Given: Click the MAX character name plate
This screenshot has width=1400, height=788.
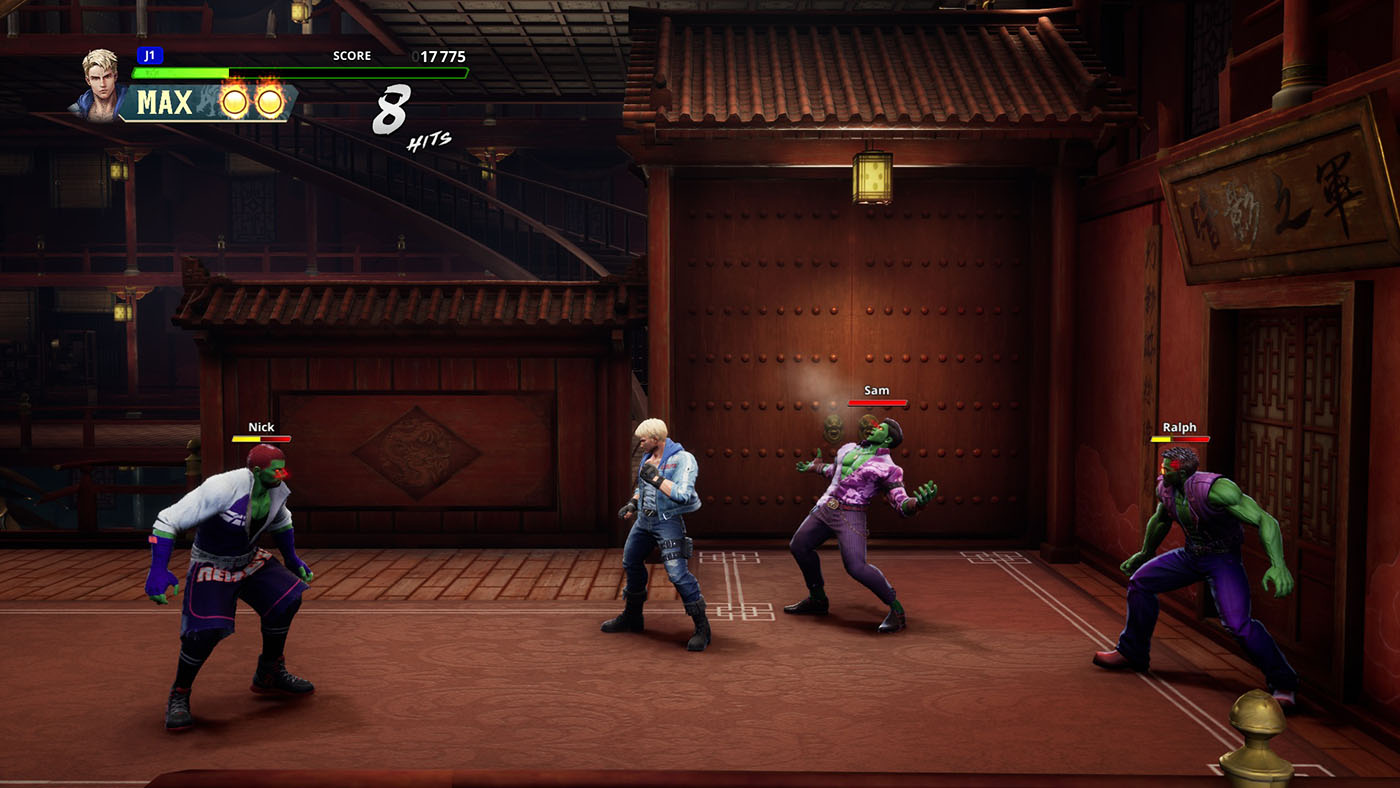Looking at the screenshot, I should pyautogui.click(x=166, y=103).
